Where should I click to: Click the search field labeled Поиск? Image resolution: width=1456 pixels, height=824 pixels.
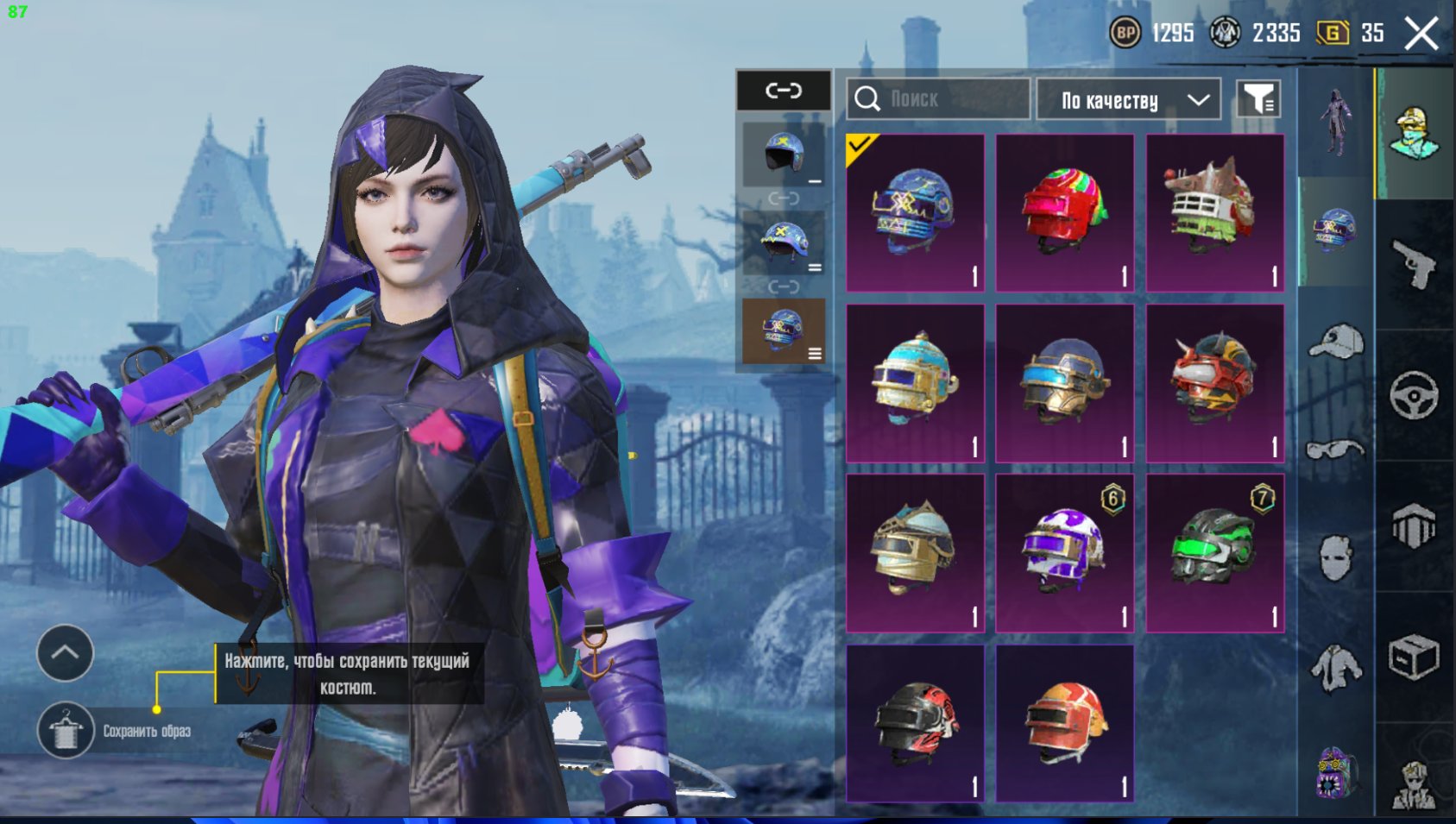[x=938, y=99]
